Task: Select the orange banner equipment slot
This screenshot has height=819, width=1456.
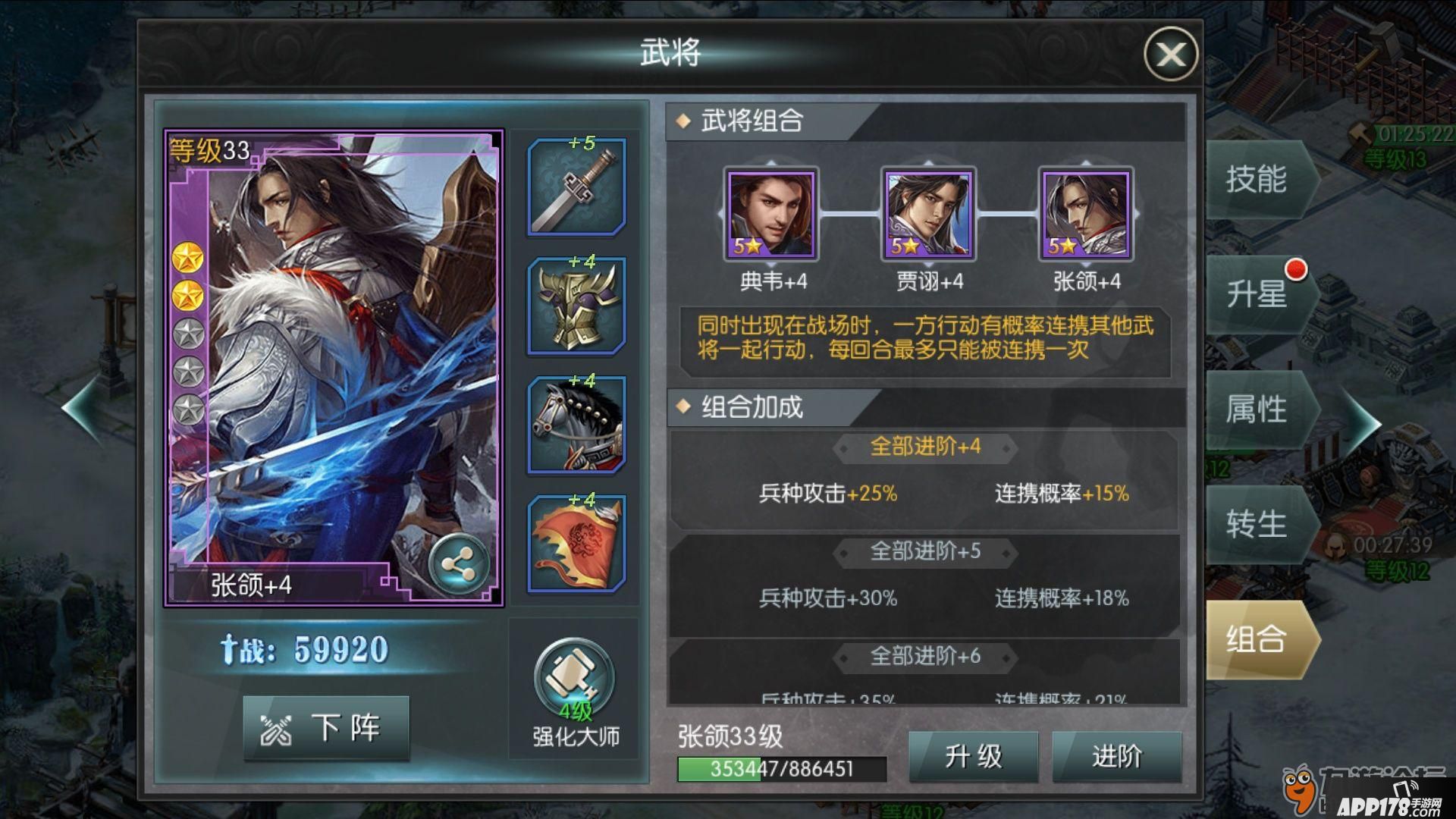Action: coord(576,544)
